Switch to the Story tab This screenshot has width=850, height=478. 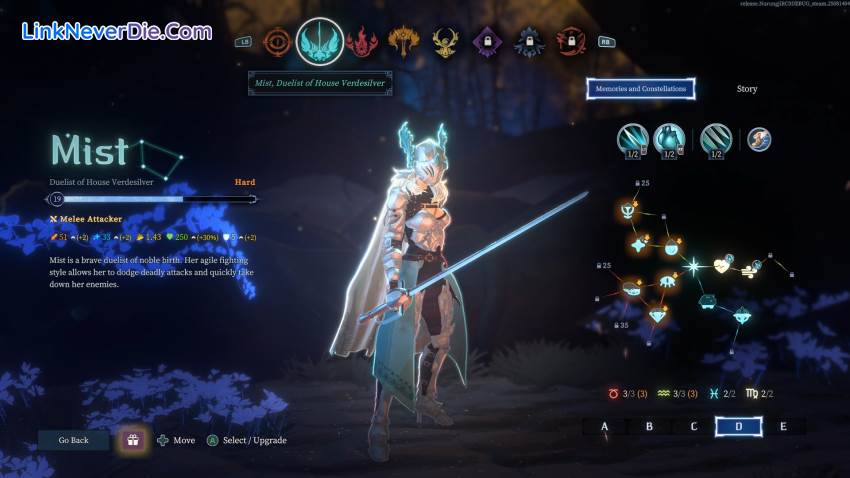pos(747,89)
